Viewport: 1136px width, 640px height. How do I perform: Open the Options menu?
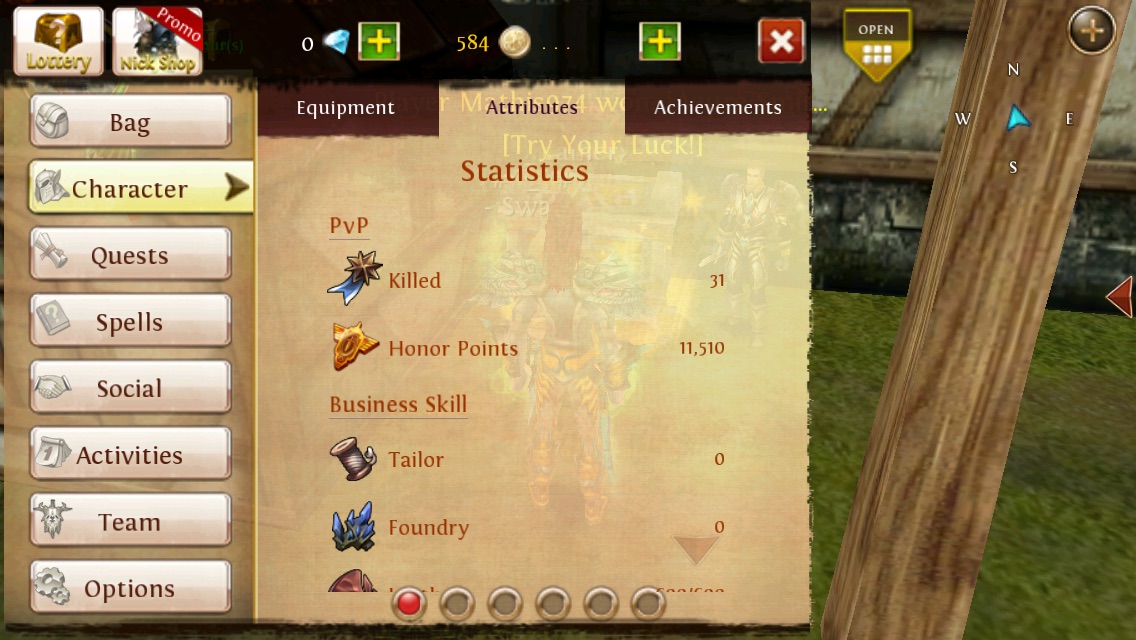[130, 588]
